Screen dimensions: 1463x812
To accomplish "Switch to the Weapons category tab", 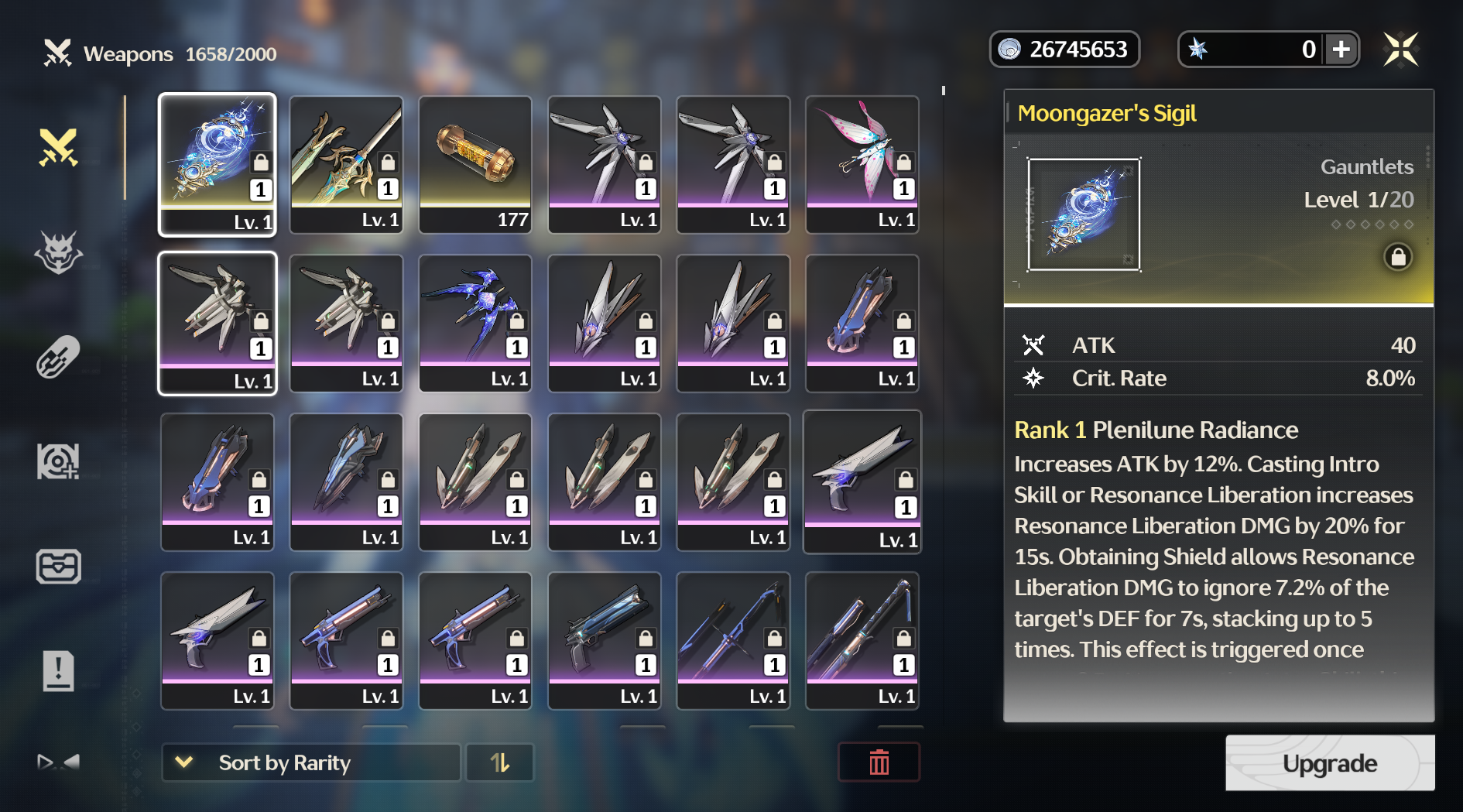I will point(59,147).
